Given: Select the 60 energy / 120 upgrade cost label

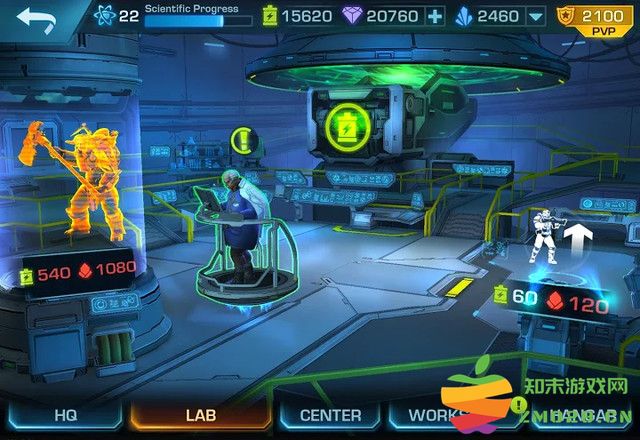Looking at the screenshot, I should pos(560,299).
